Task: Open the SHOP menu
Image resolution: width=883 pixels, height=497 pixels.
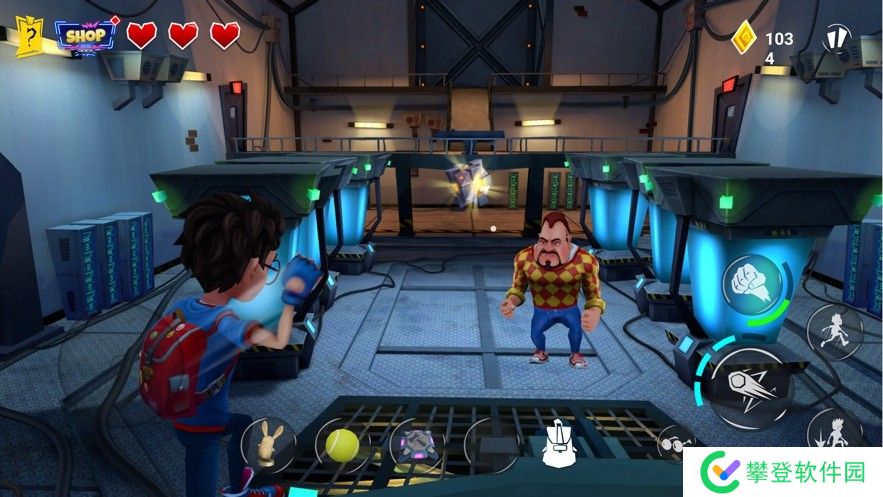Action: click(86, 35)
